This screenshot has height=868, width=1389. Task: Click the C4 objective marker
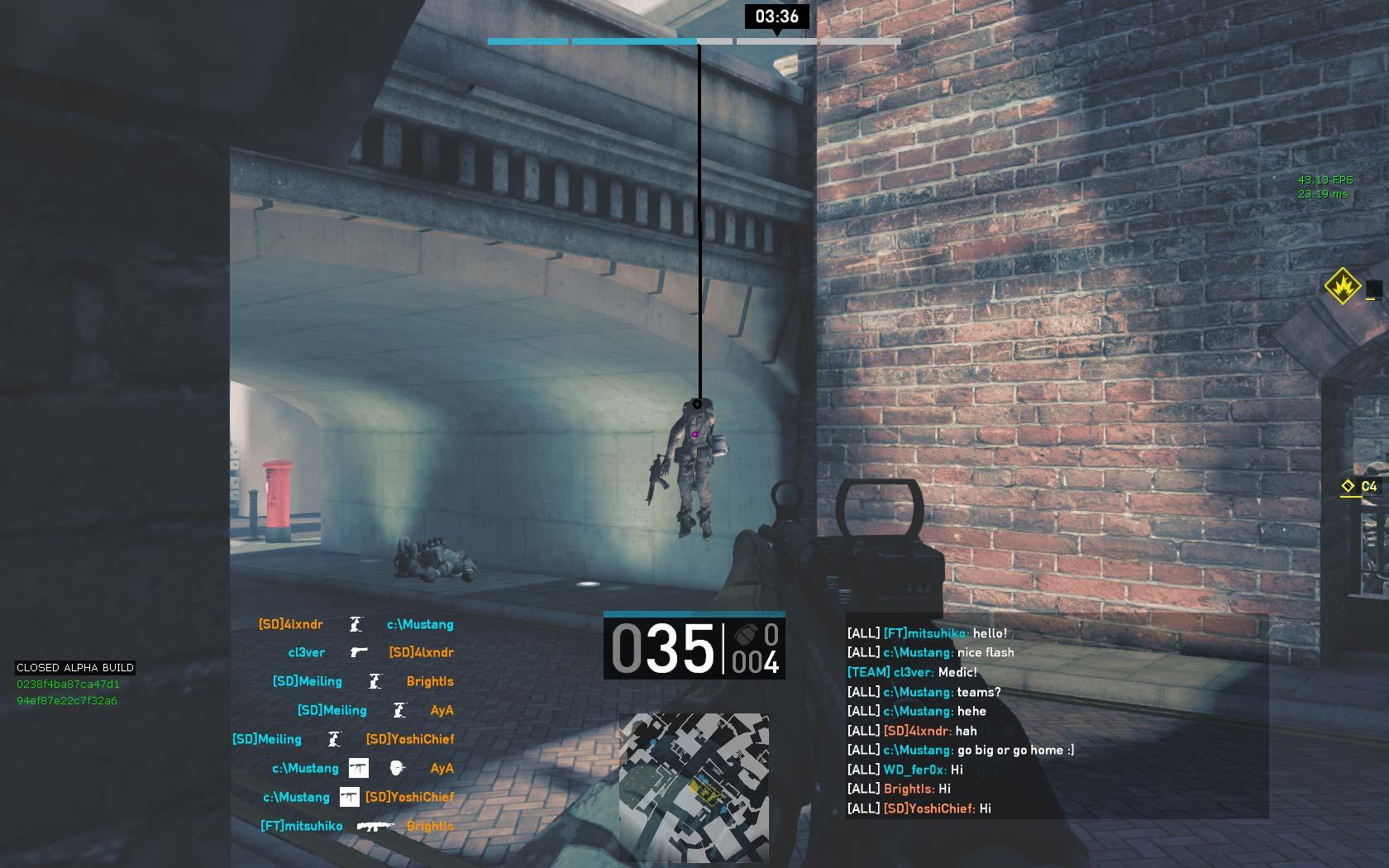pyautogui.click(x=1360, y=487)
